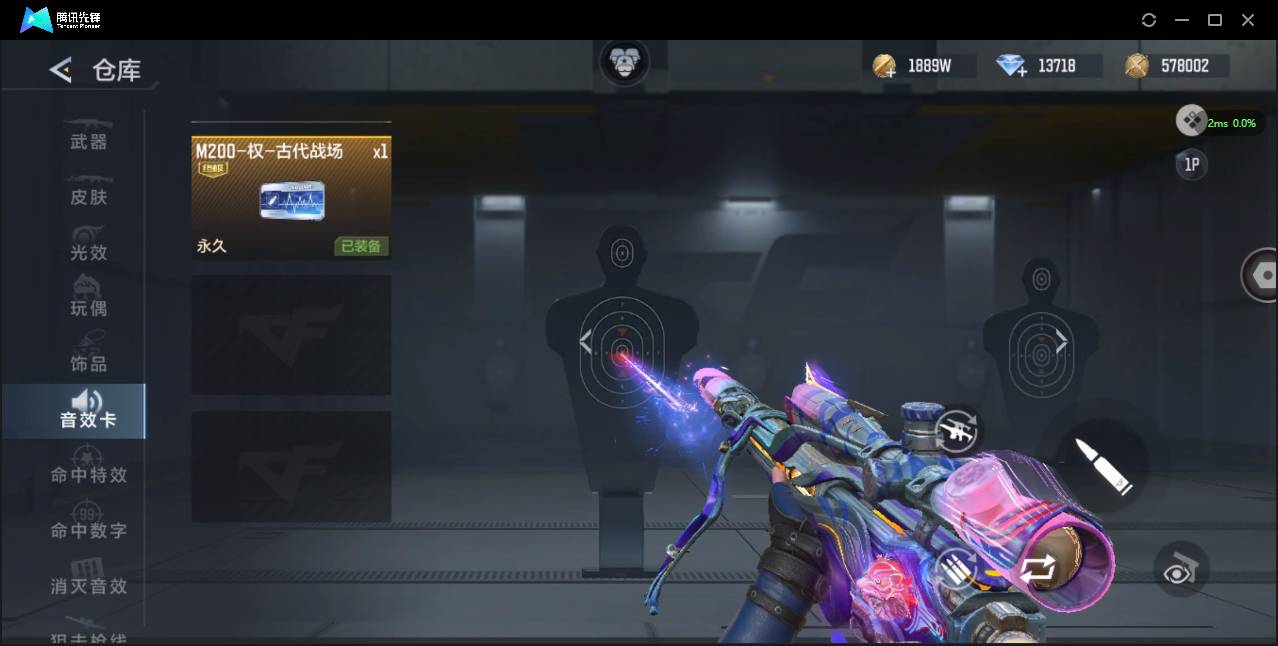Viewport: 1278px width, 646px height.
Task: Close the Tencent emulator window
Action: click(x=1248, y=20)
